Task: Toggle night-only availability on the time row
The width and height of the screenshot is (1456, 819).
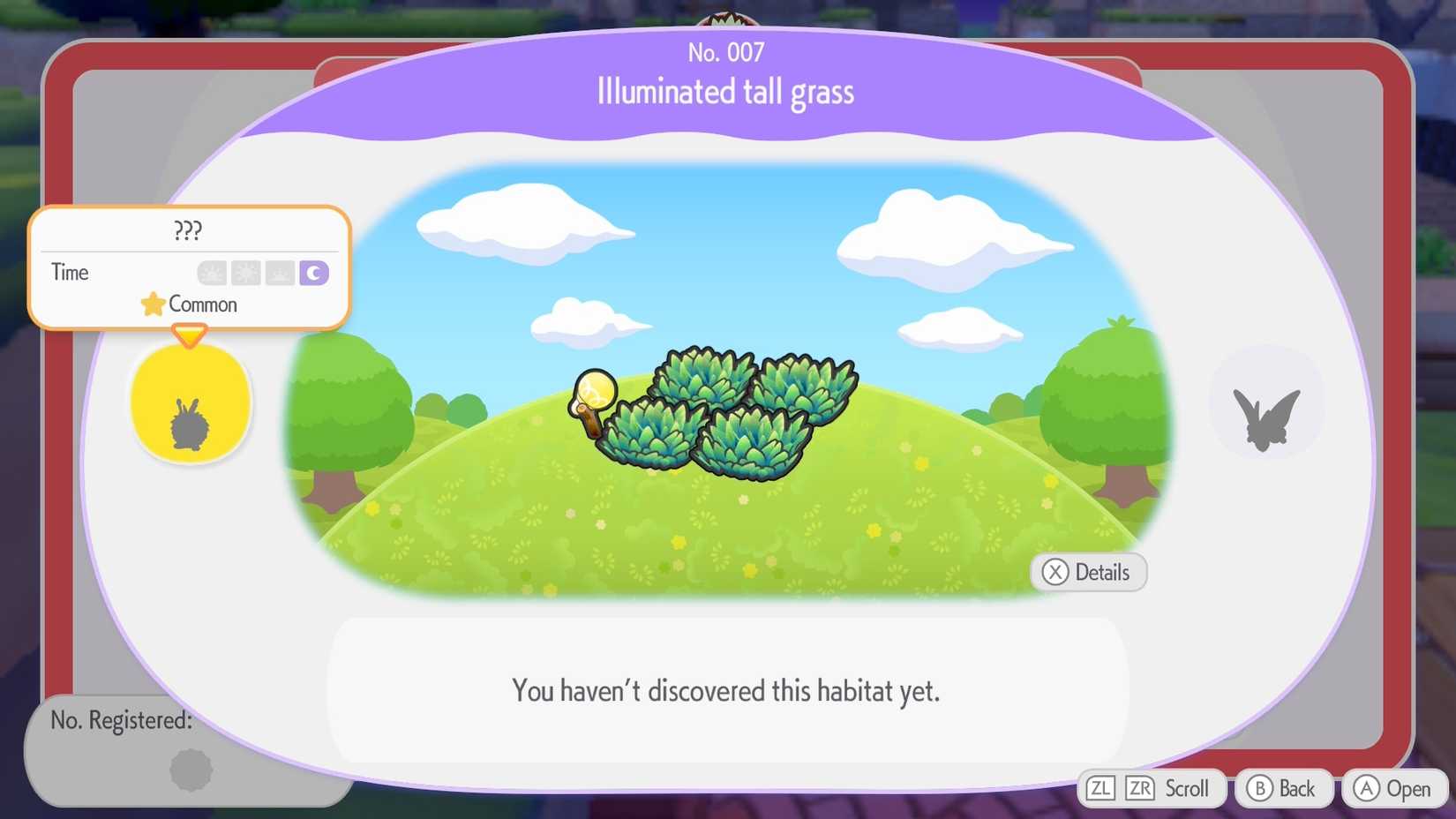Action: coord(313,273)
